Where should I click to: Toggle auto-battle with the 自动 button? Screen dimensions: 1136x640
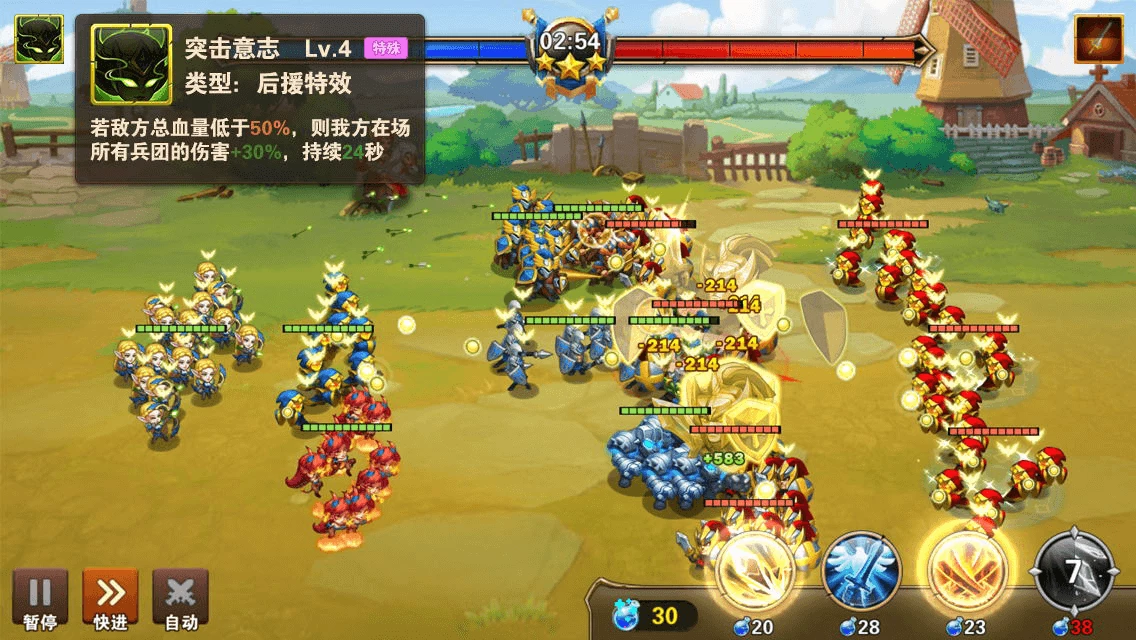[180, 597]
